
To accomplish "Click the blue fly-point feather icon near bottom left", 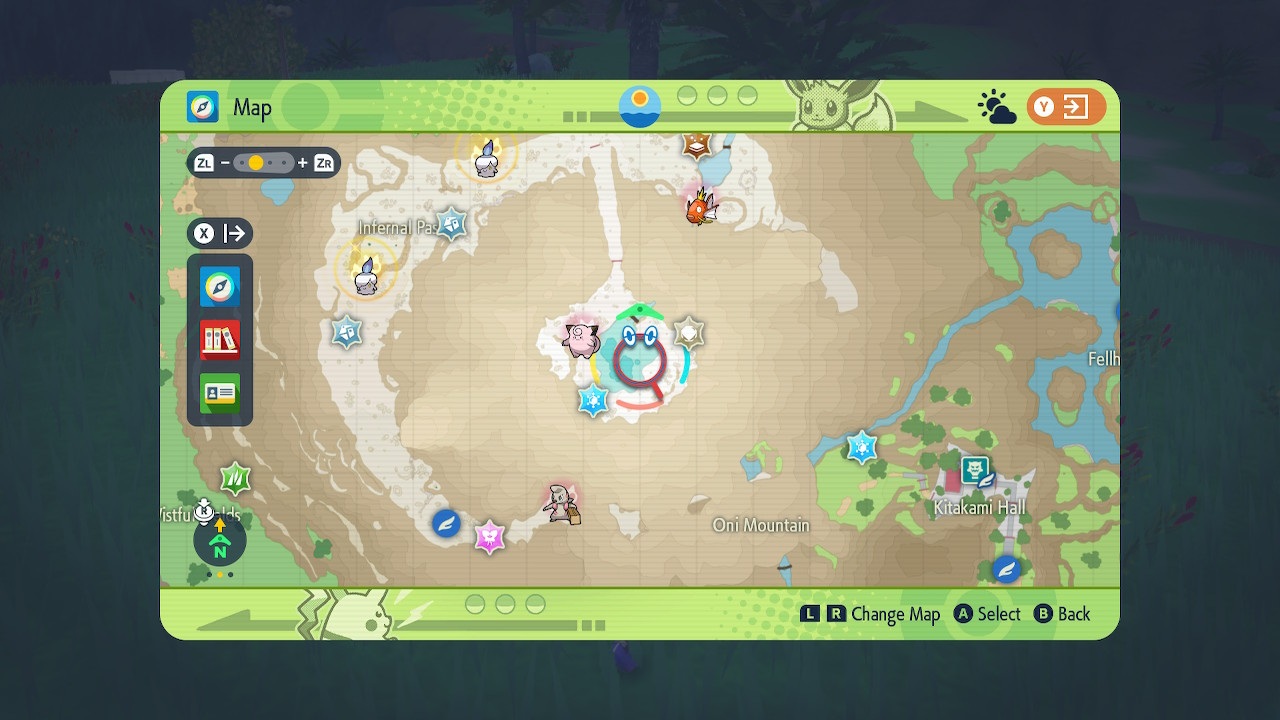I will tap(446, 523).
